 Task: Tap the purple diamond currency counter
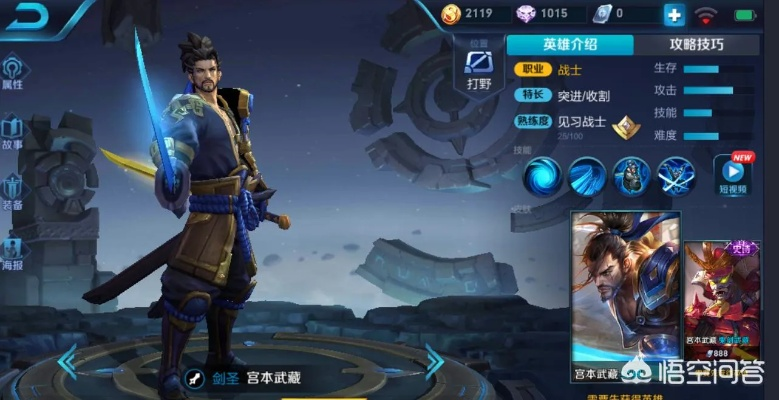pos(541,14)
